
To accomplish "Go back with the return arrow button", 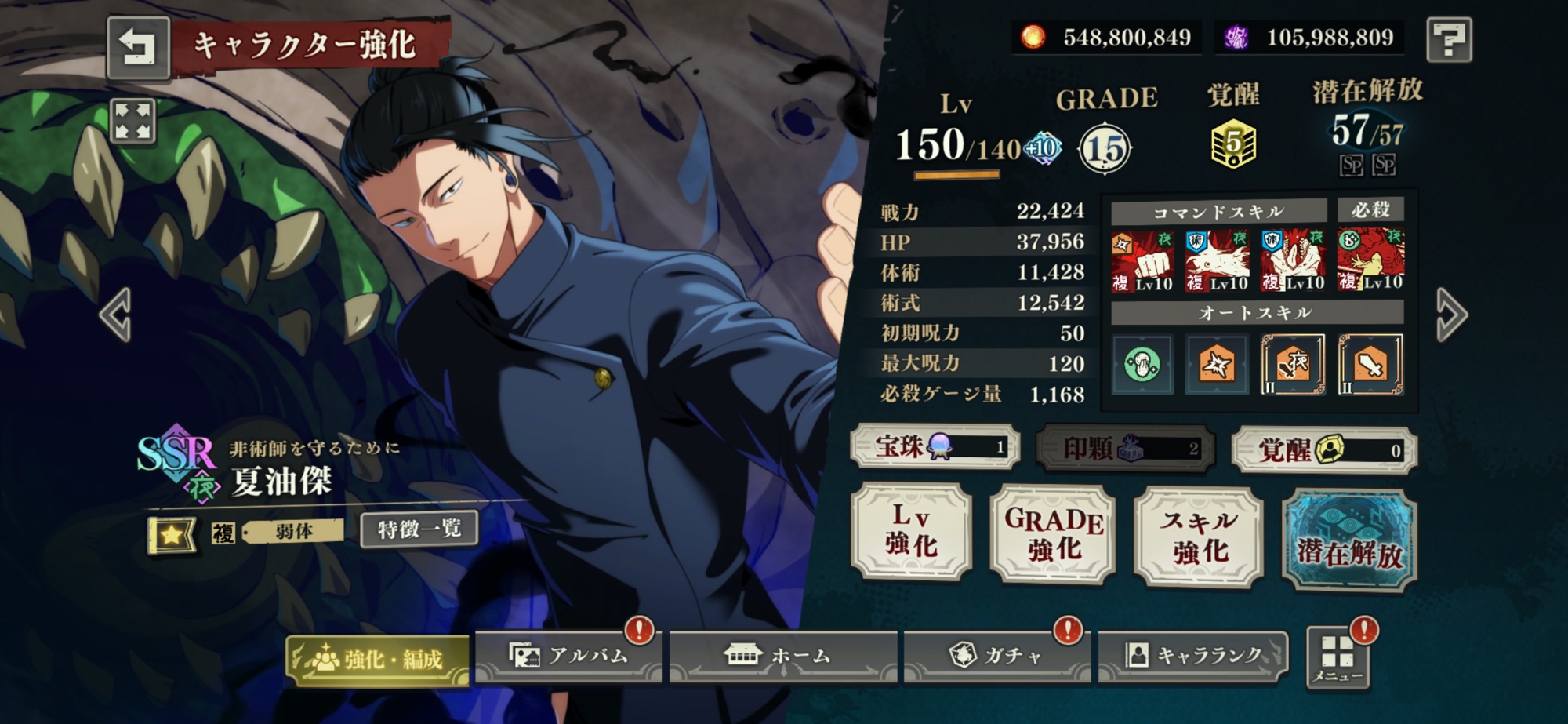I will pyautogui.click(x=138, y=47).
